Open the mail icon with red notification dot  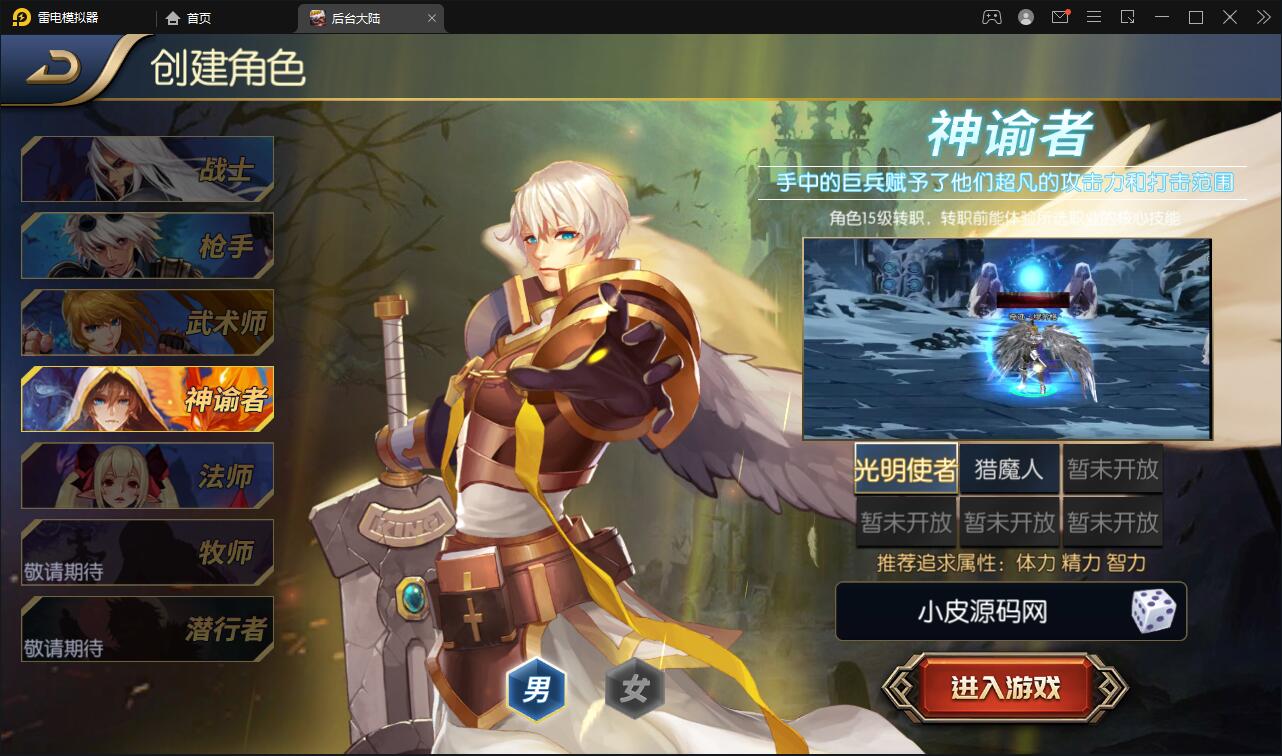pos(1059,17)
